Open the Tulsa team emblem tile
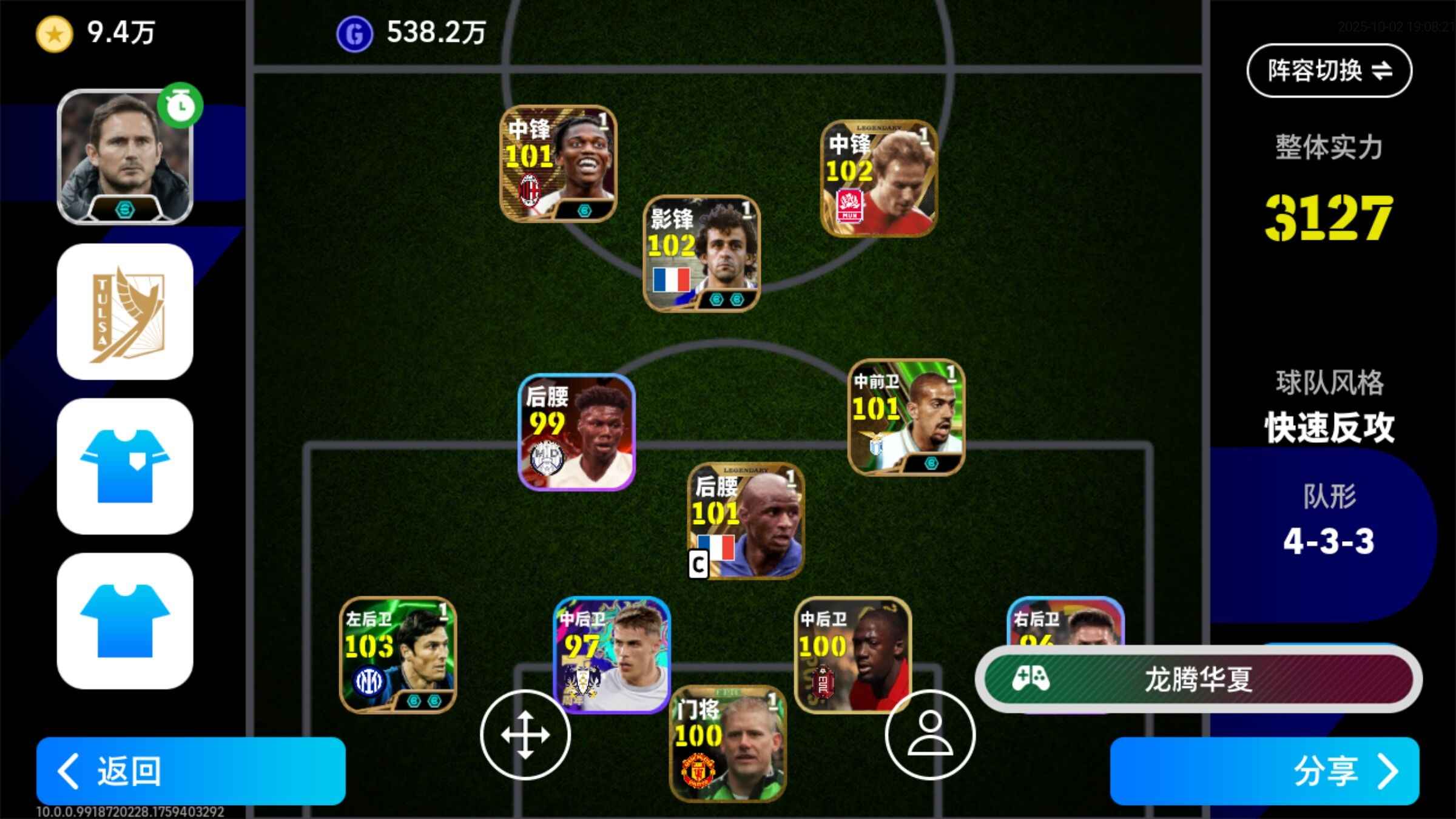The width and height of the screenshot is (1456, 819). click(x=125, y=312)
